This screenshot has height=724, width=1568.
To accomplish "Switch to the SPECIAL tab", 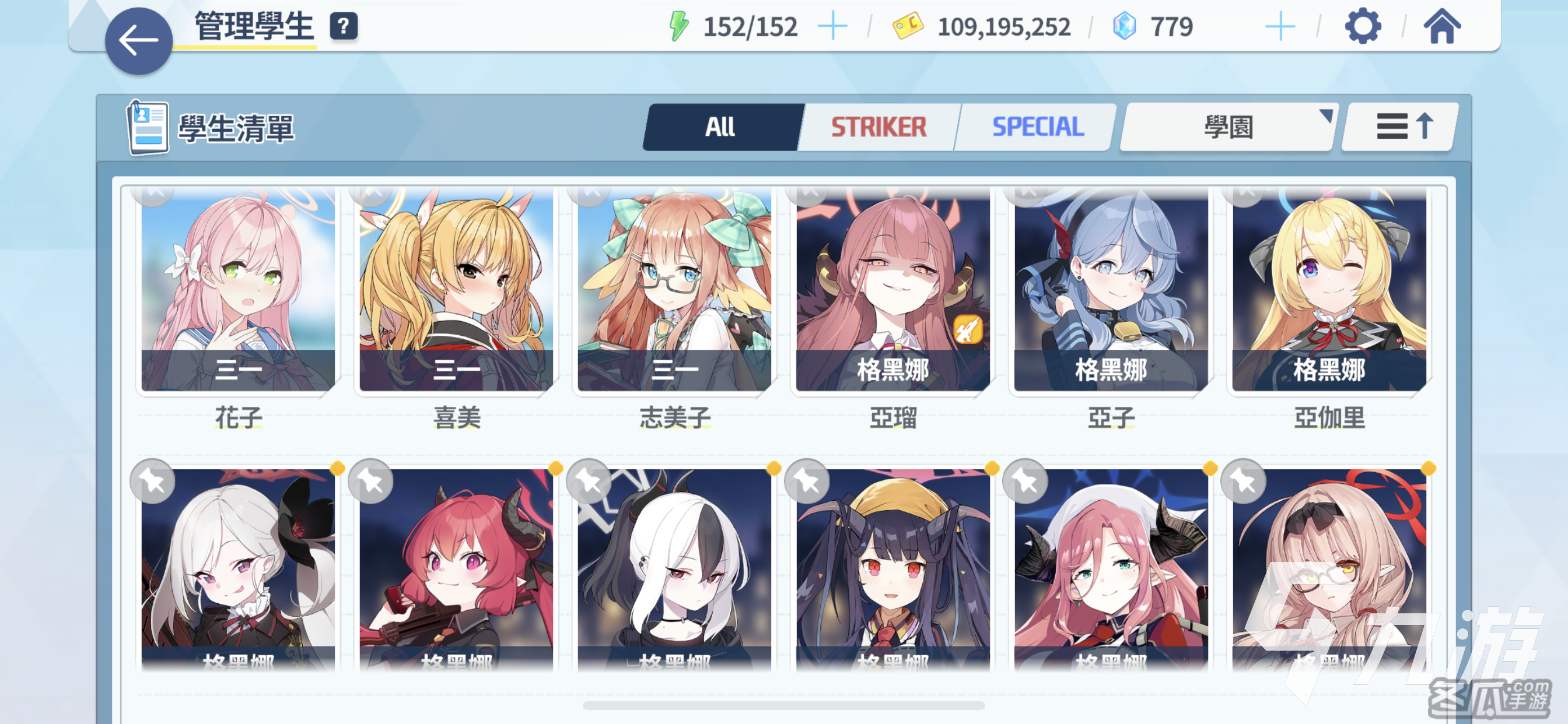I will click(x=1038, y=127).
